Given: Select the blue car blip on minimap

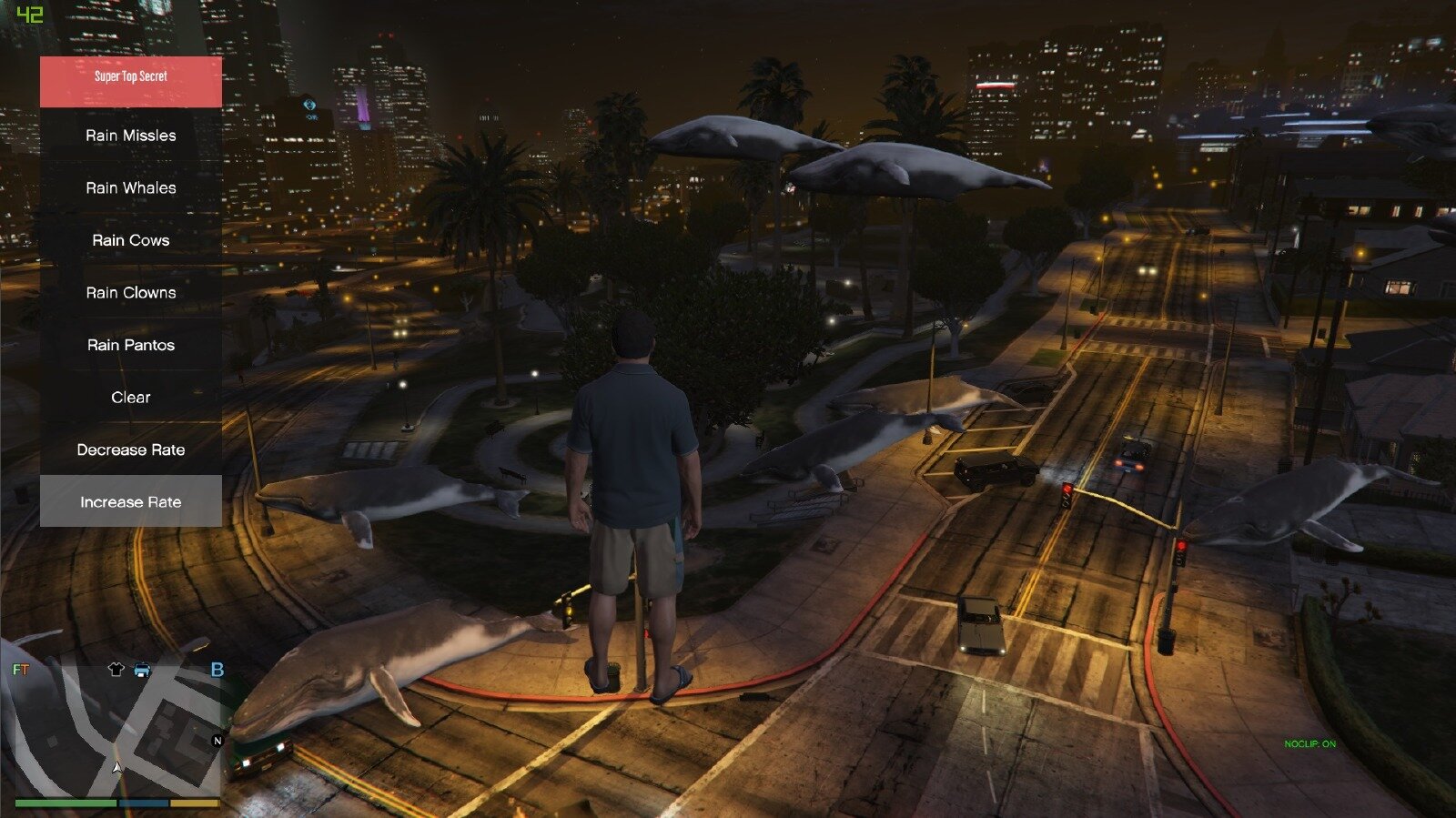Looking at the screenshot, I should click(x=143, y=671).
